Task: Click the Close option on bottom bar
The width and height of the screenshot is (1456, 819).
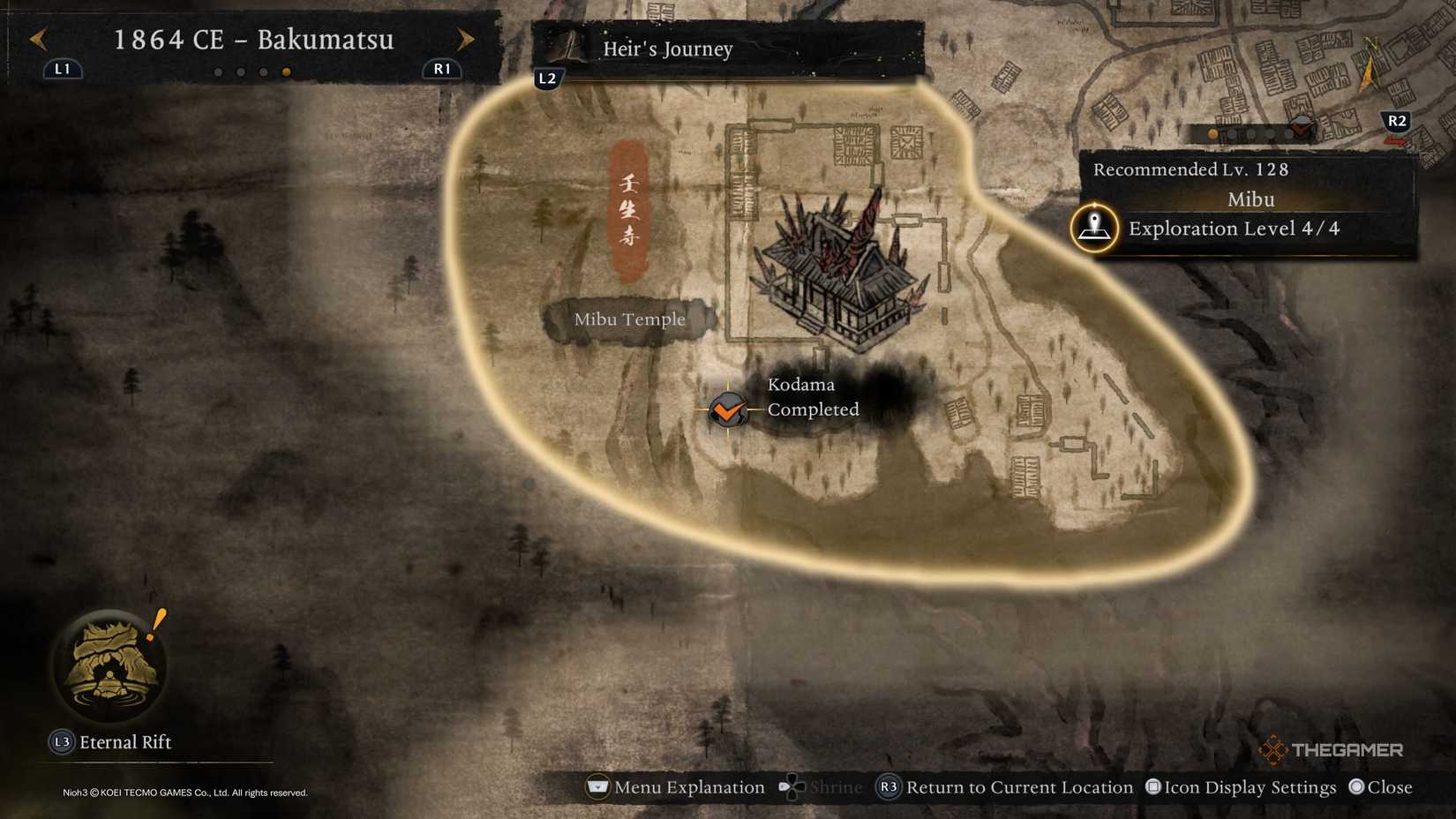Action: point(1384,786)
